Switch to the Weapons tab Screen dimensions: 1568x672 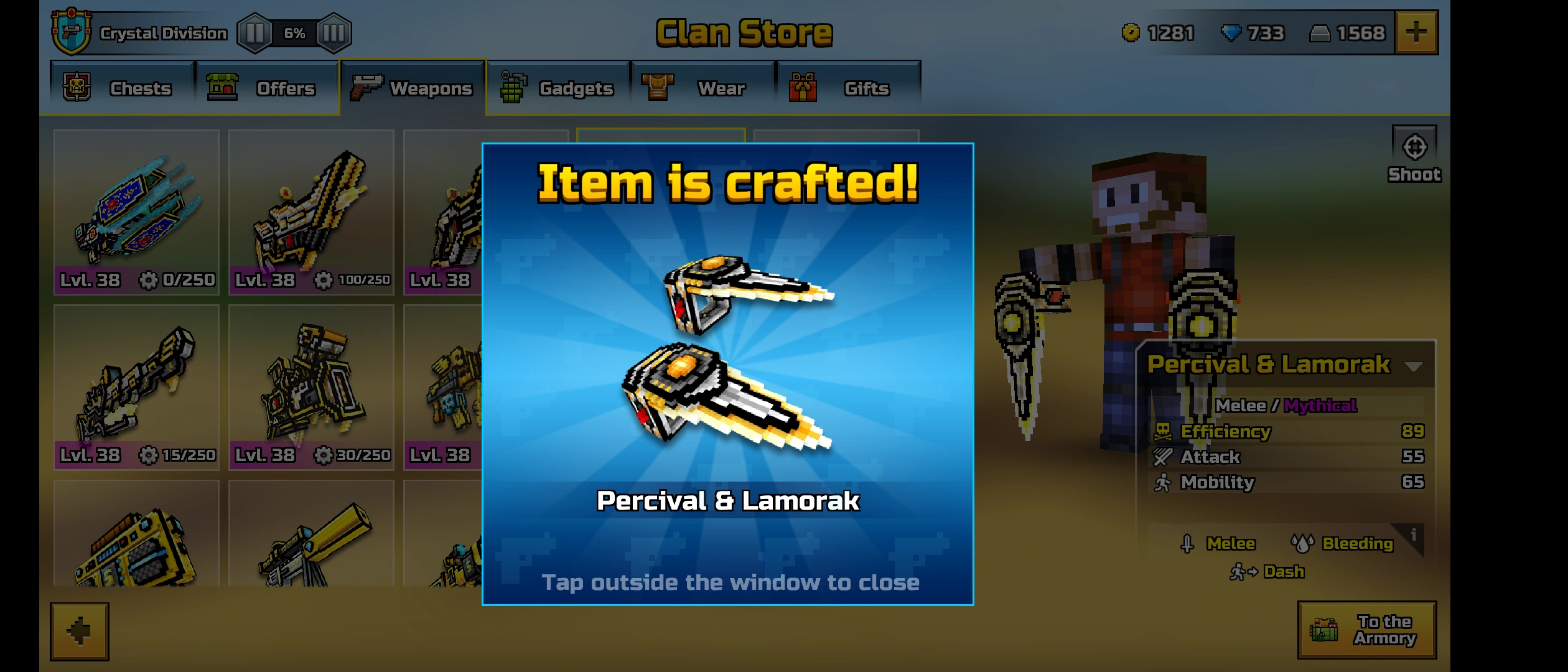[x=413, y=87]
